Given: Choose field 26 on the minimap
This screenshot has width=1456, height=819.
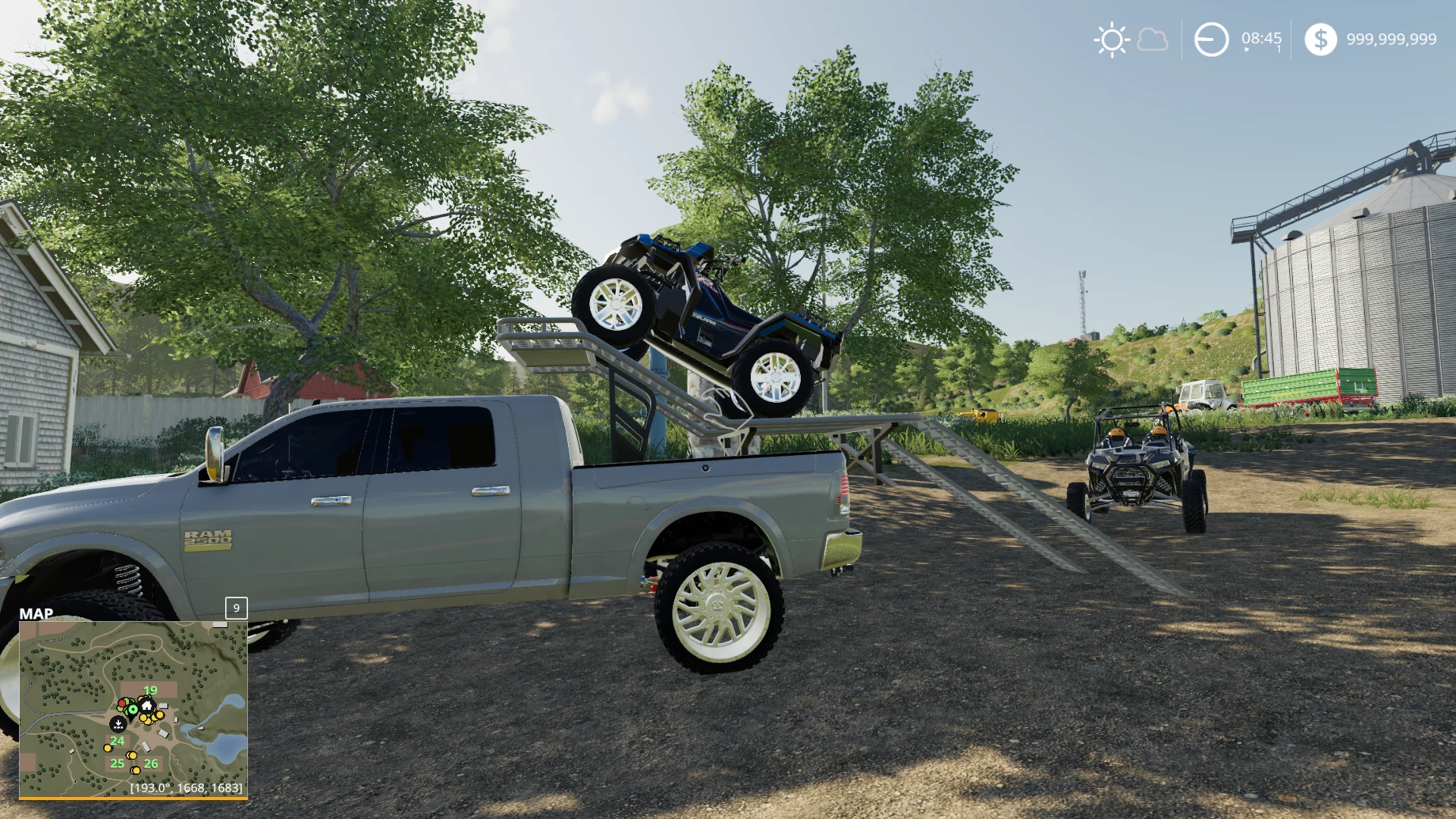Looking at the screenshot, I should tap(151, 764).
